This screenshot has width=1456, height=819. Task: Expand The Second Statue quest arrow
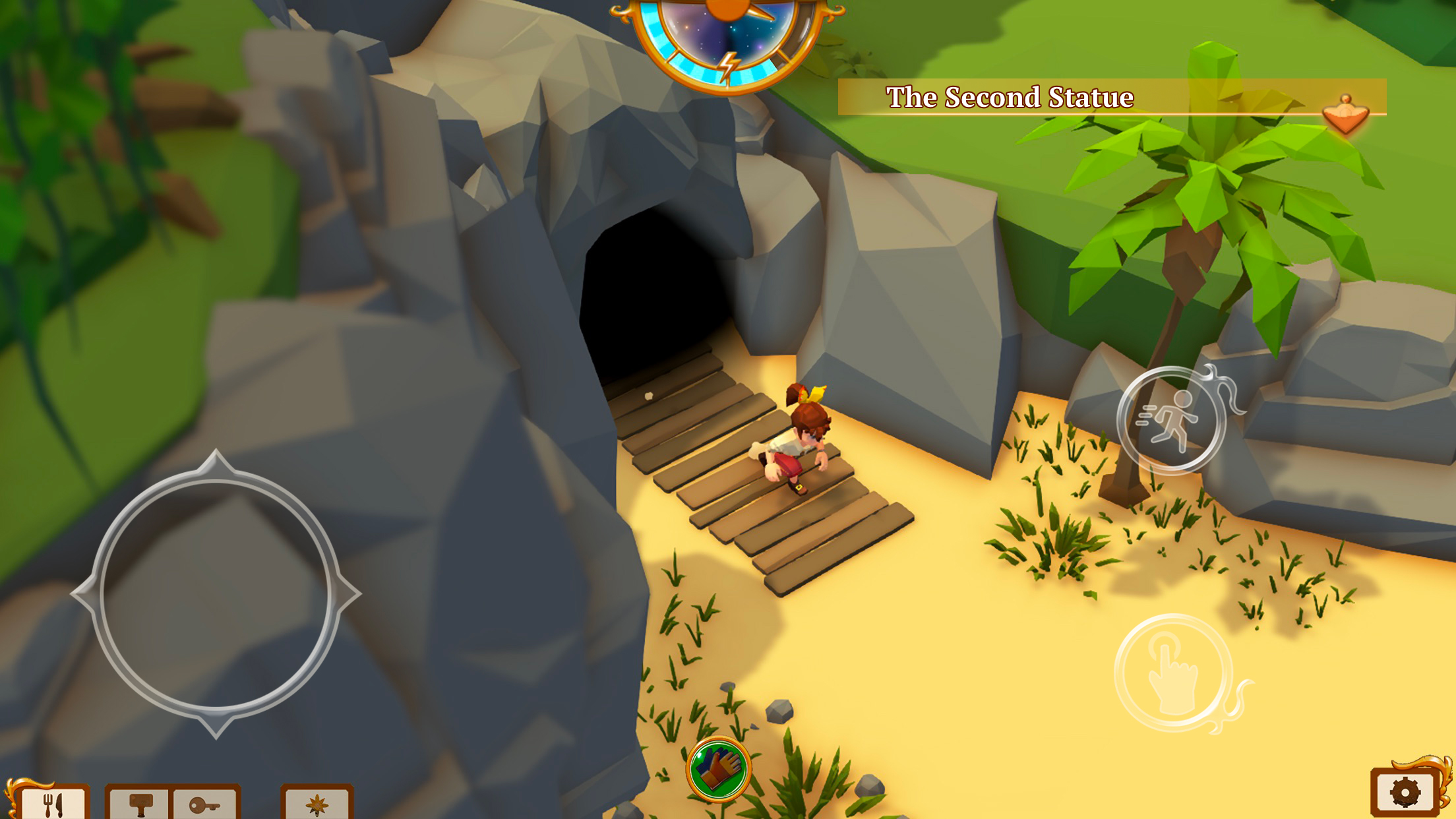[1345, 115]
